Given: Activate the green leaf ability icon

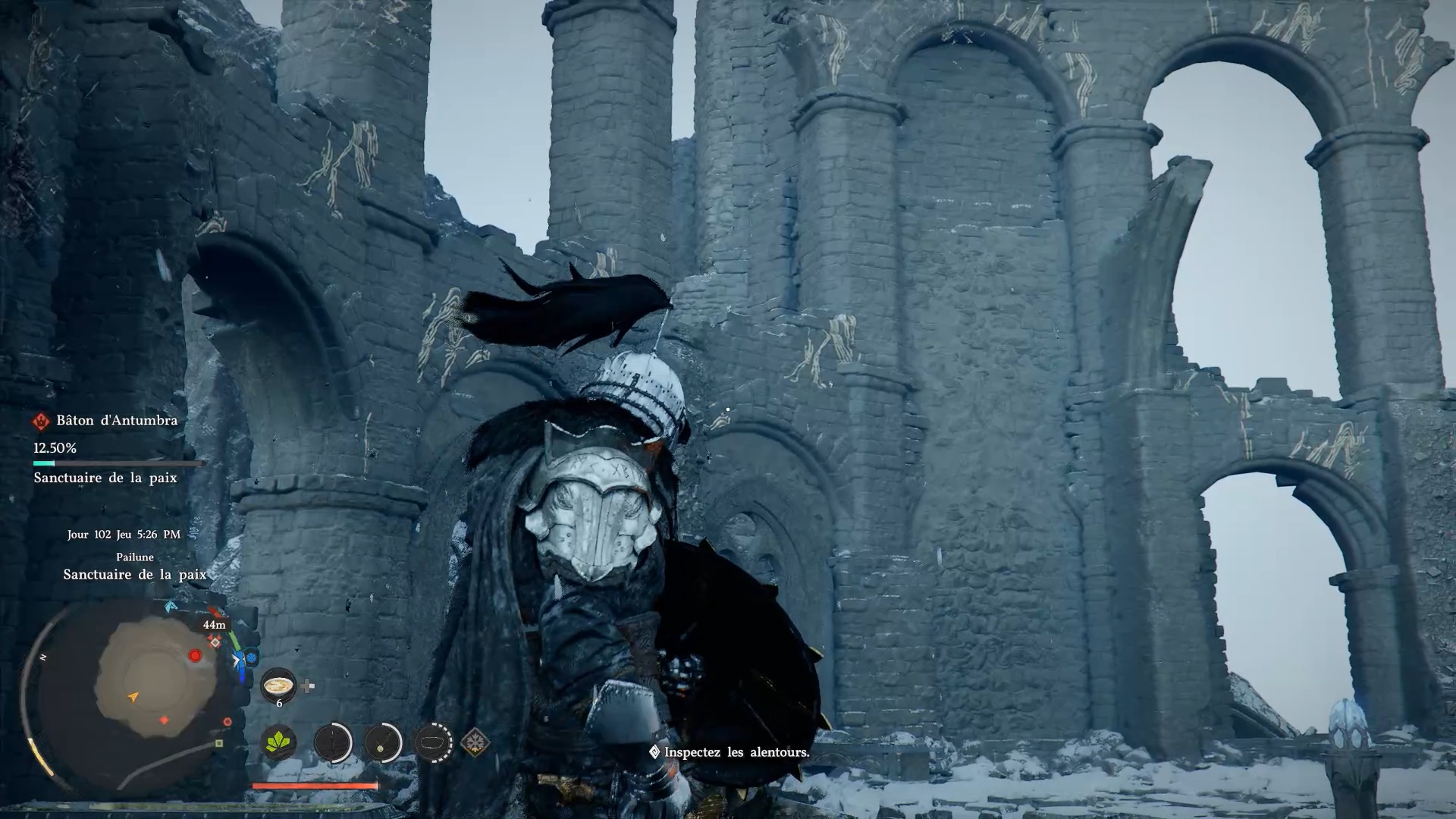Looking at the screenshot, I should [x=279, y=742].
